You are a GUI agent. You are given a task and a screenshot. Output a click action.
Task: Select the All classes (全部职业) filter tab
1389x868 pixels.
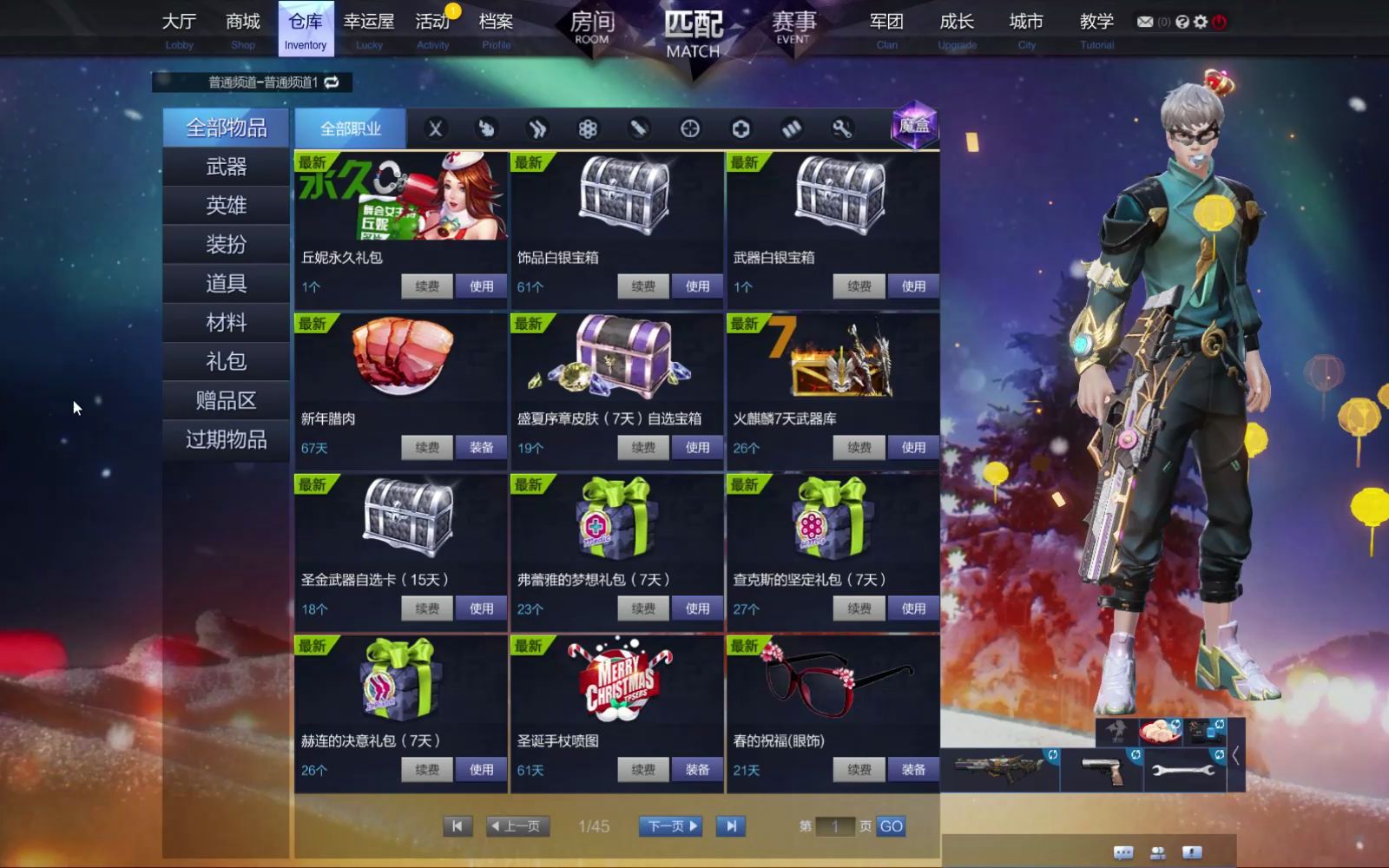point(351,129)
